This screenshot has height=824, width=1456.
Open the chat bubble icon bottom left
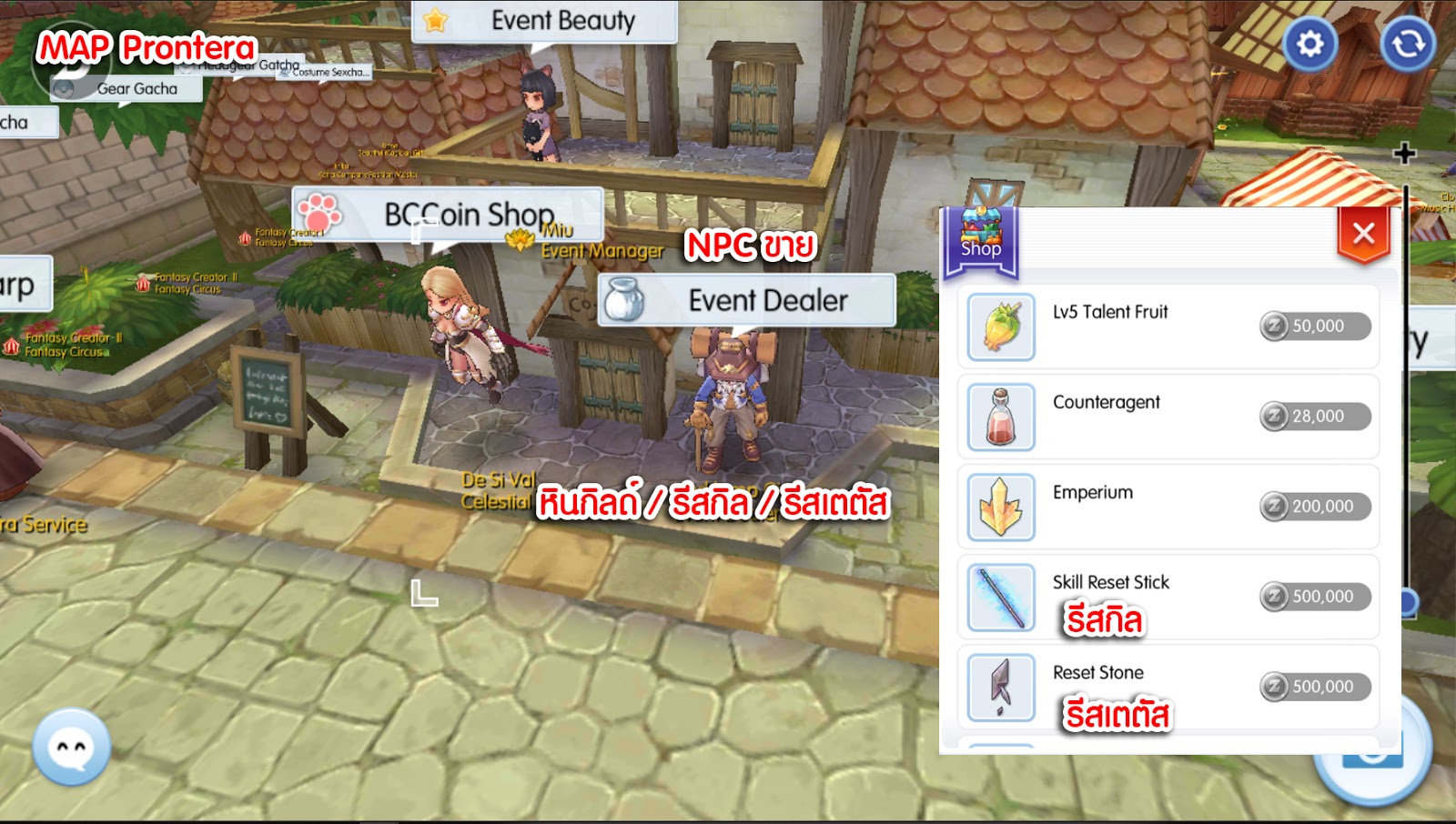pos(71,748)
